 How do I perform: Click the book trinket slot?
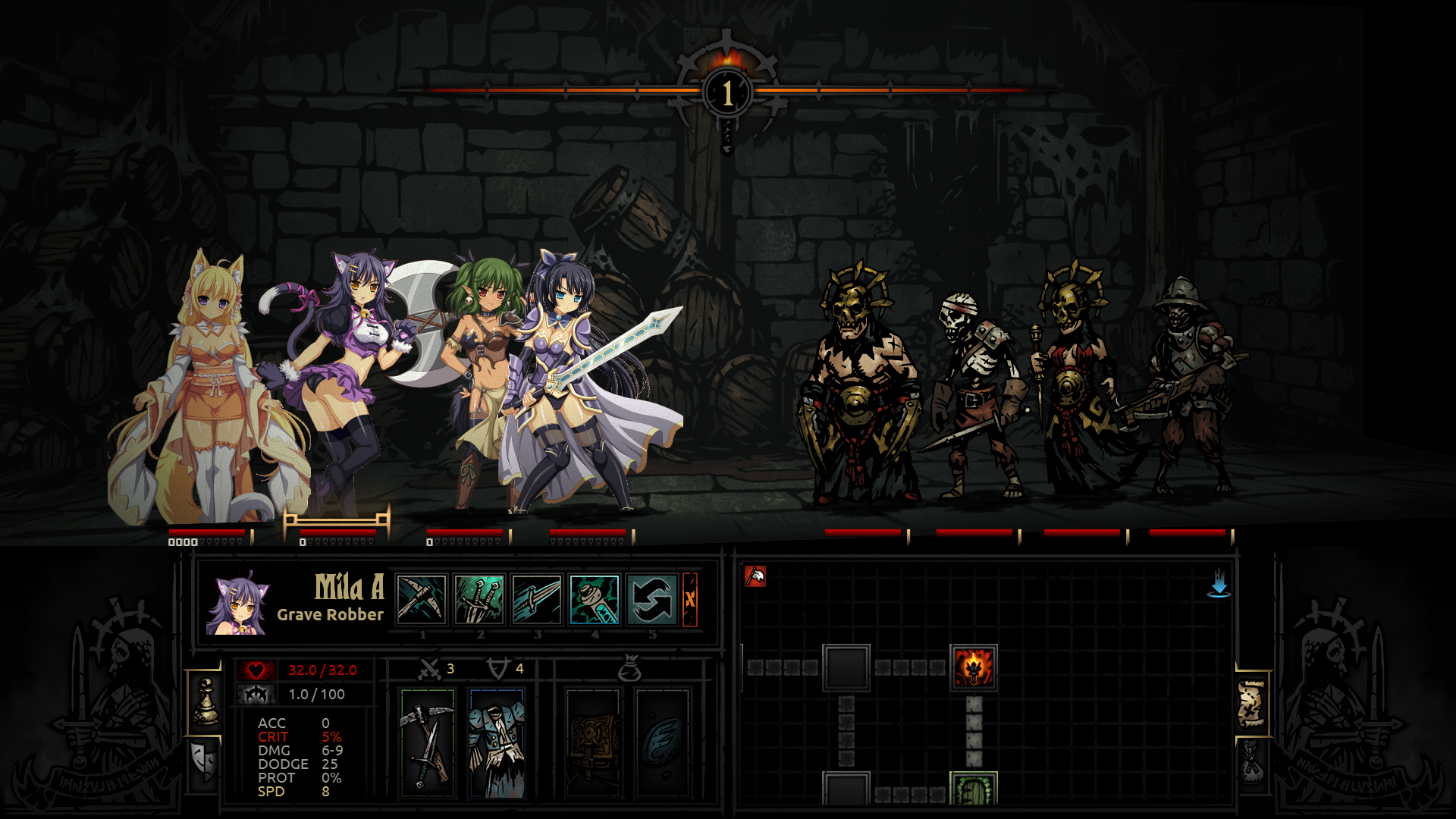click(x=592, y=743)
